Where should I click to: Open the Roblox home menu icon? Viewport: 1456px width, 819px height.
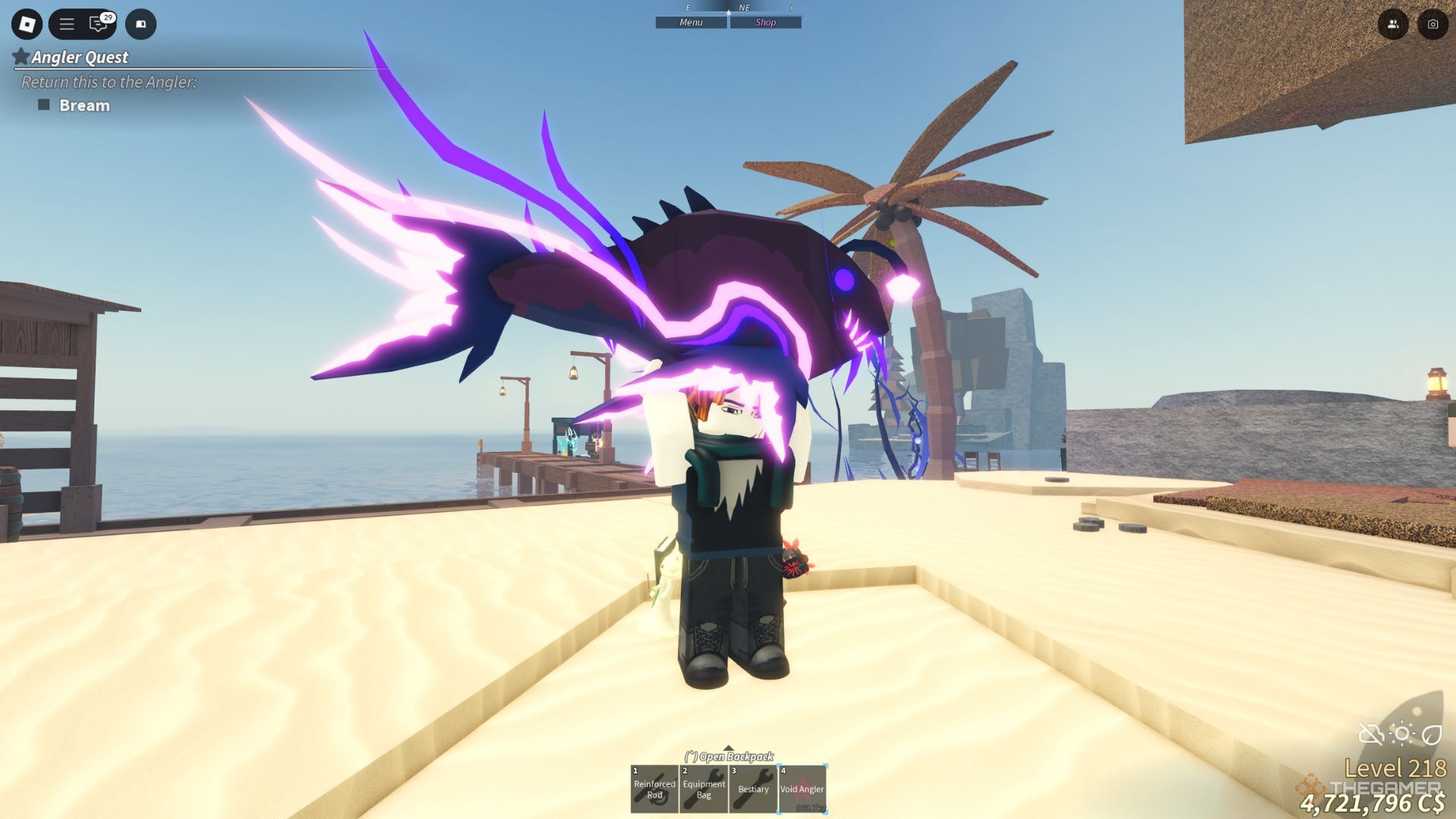tap(27, 24)
